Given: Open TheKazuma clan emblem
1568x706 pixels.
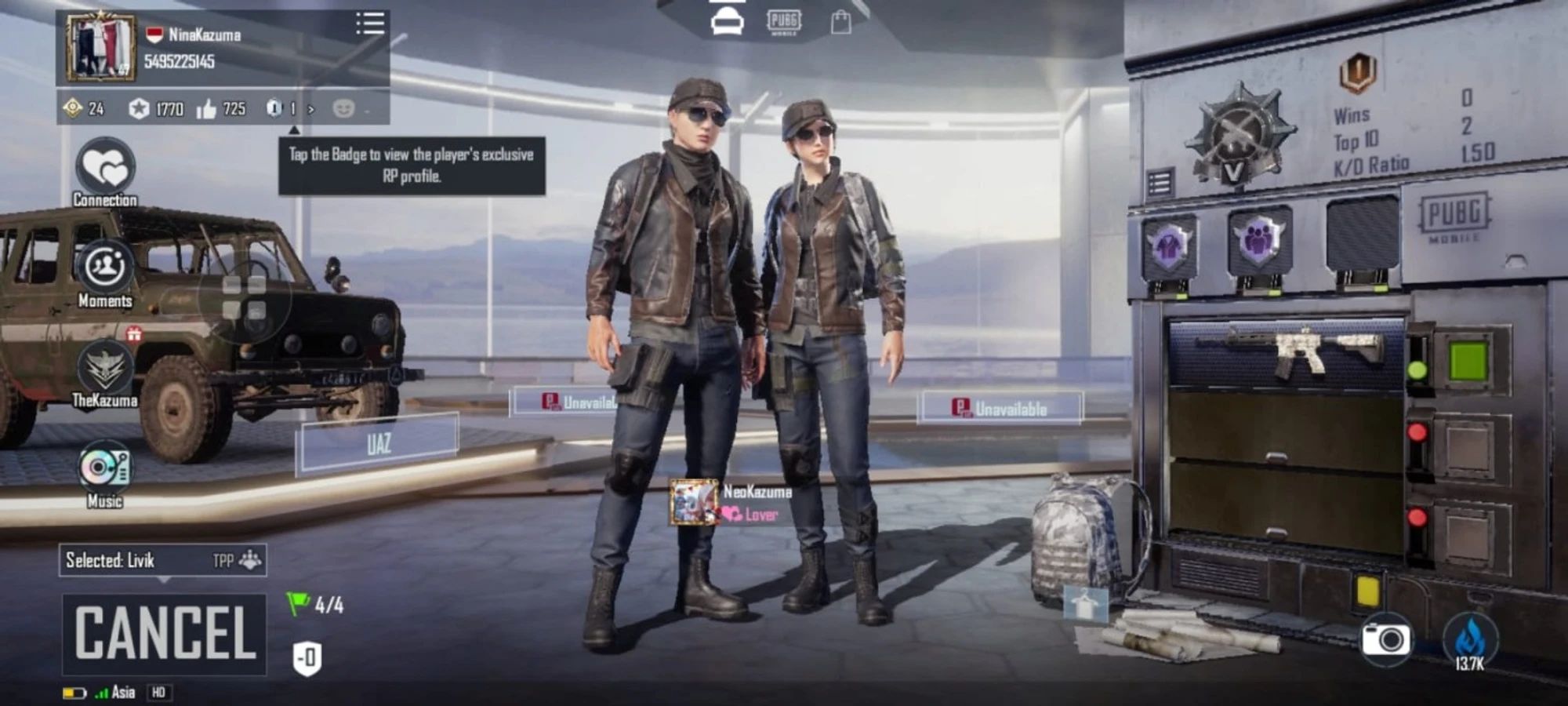Looking at the screenshot, I should 105,368.
